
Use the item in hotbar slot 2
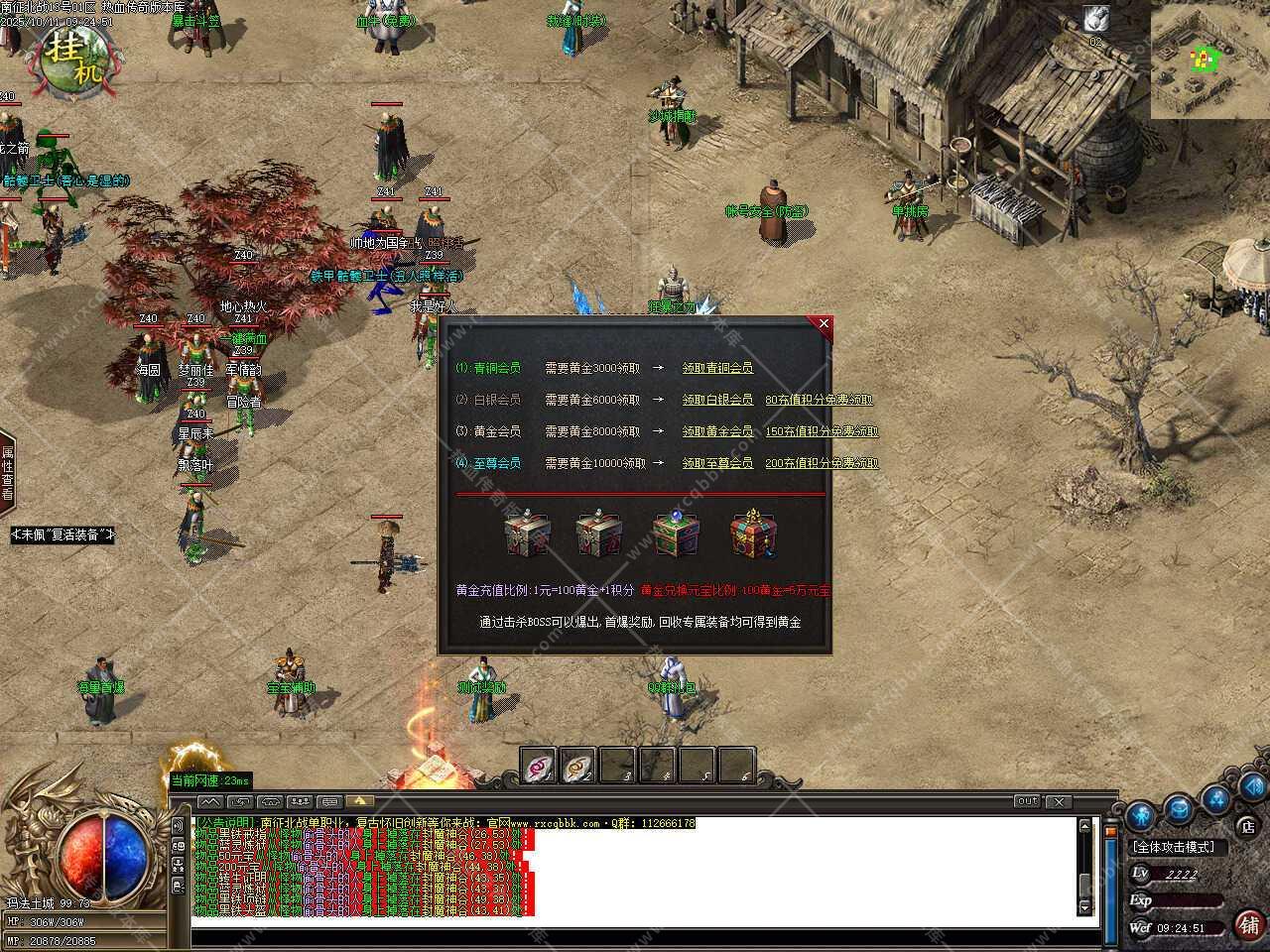pos(578,766)
